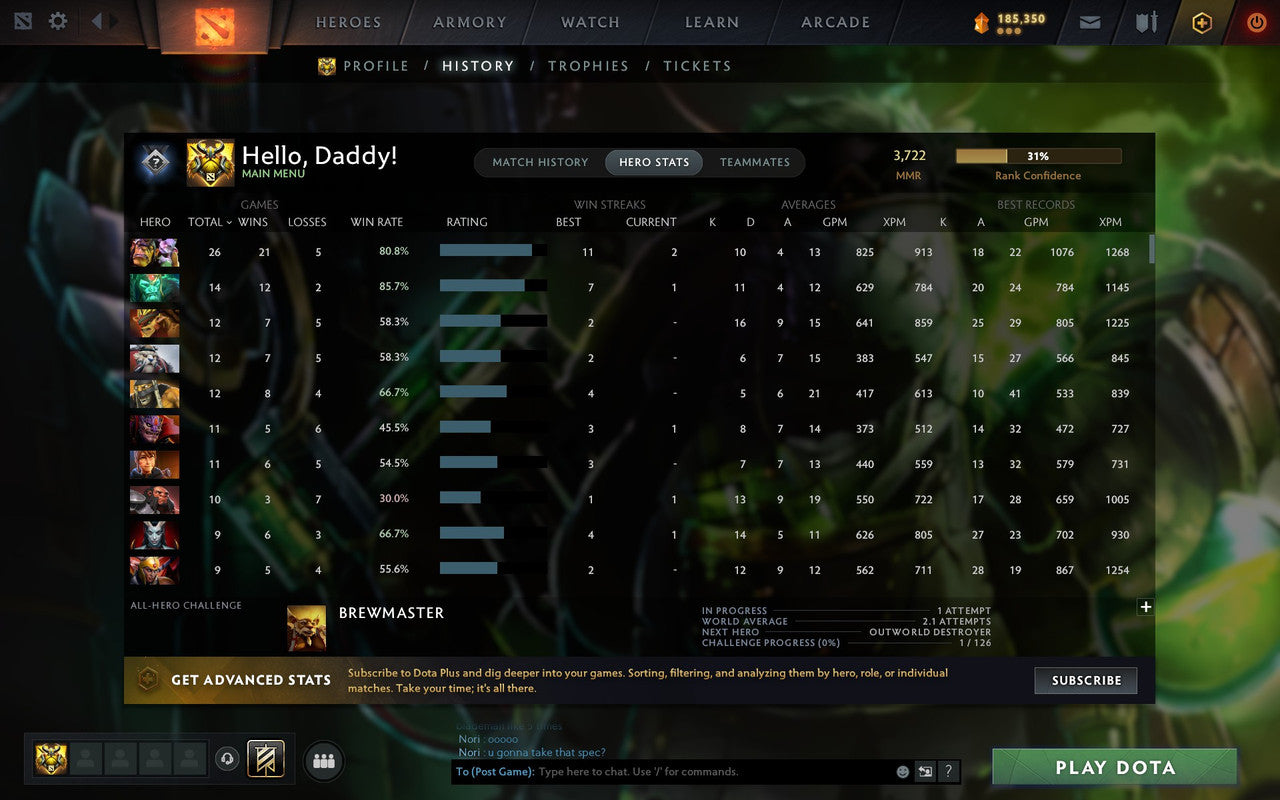
Task: Open the mail notifications envelope
Action: click(x=1089, y=21)
